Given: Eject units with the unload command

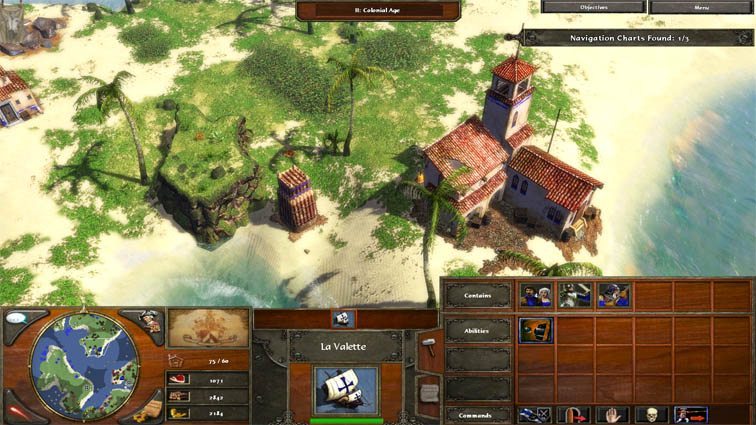Looking at the screenshot, I should coord(691,413).
